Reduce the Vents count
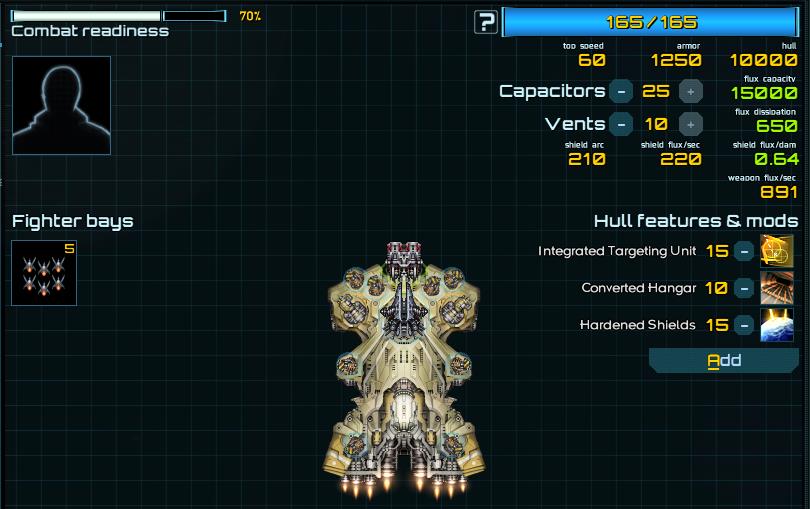 pos(621,124)
